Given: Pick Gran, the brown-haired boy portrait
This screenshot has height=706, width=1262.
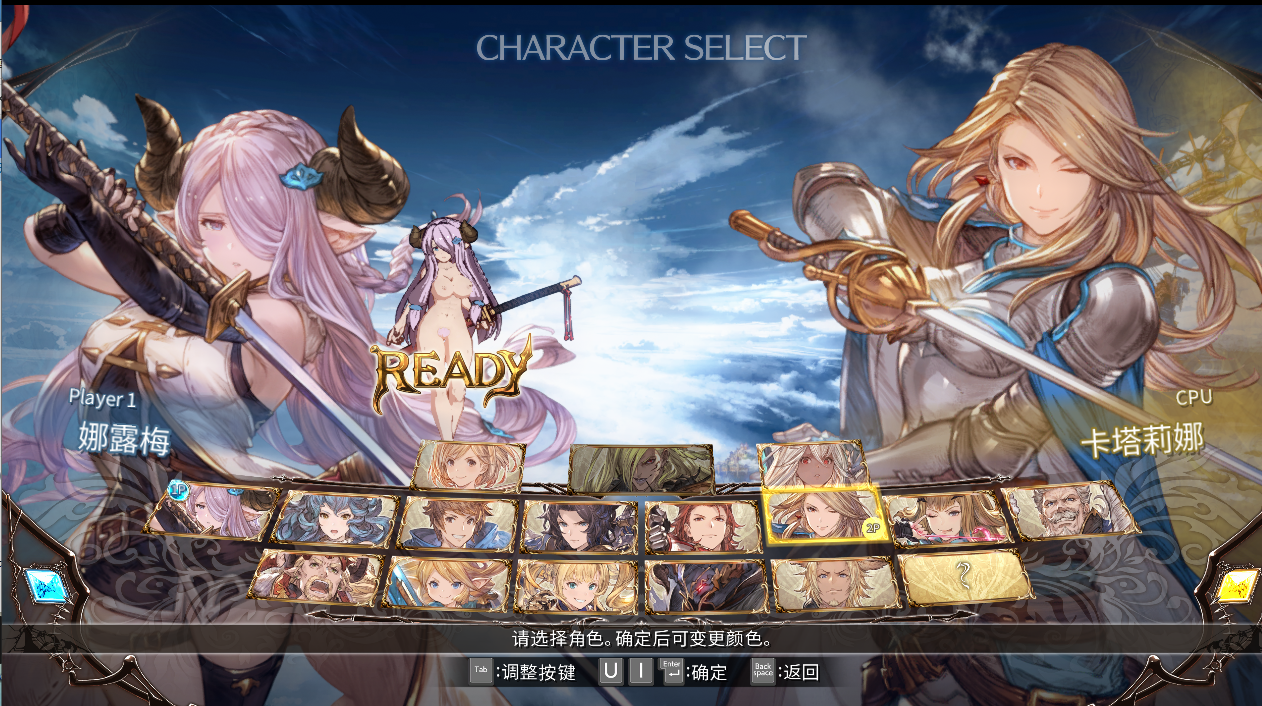Looking at the screenshot, I should [459, 524].
